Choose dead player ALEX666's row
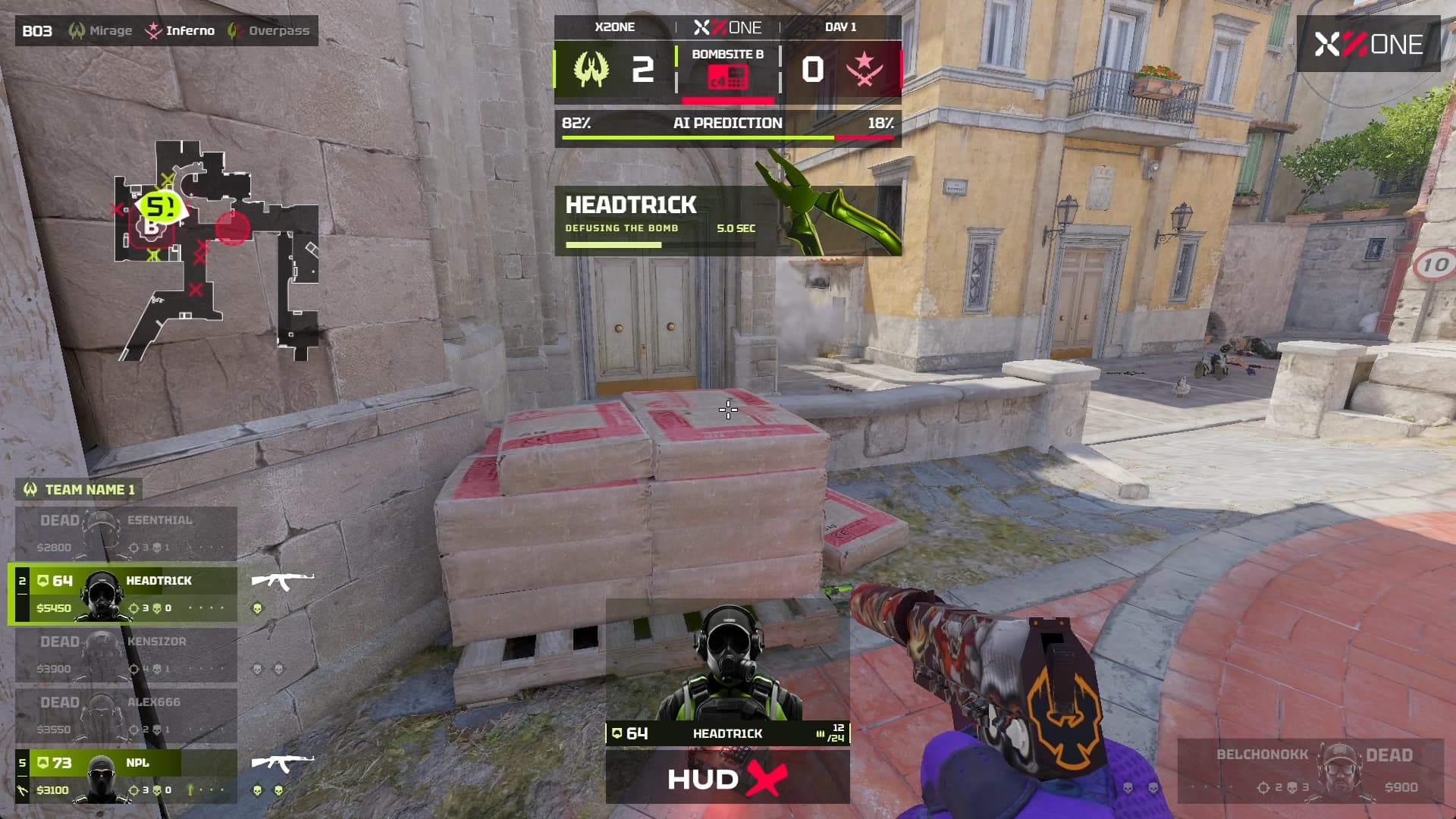The width and height of the screenshot is (1456, 819). [x=126, y=715]
